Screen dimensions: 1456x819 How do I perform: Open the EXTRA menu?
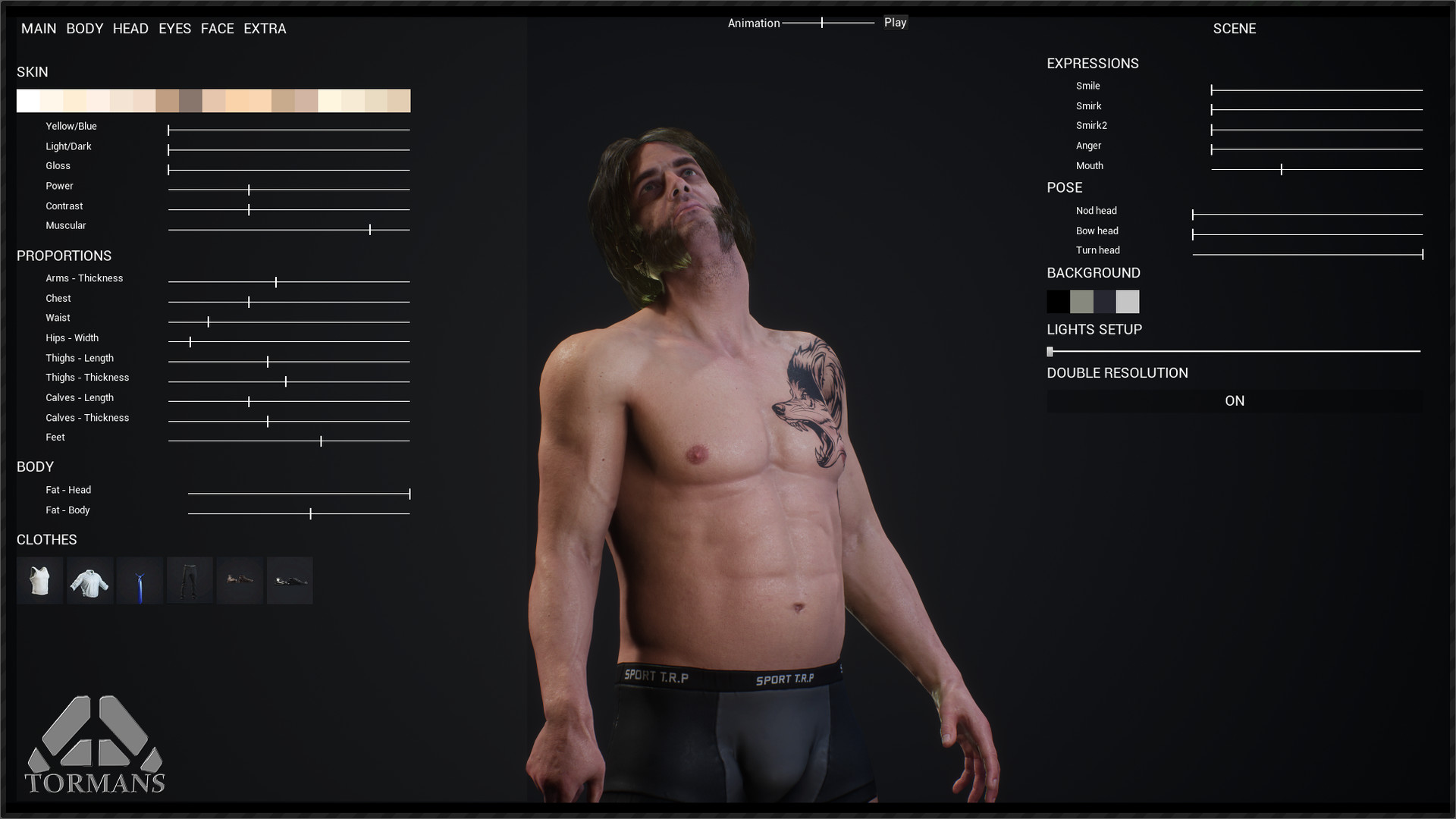(x=265, y=29)
